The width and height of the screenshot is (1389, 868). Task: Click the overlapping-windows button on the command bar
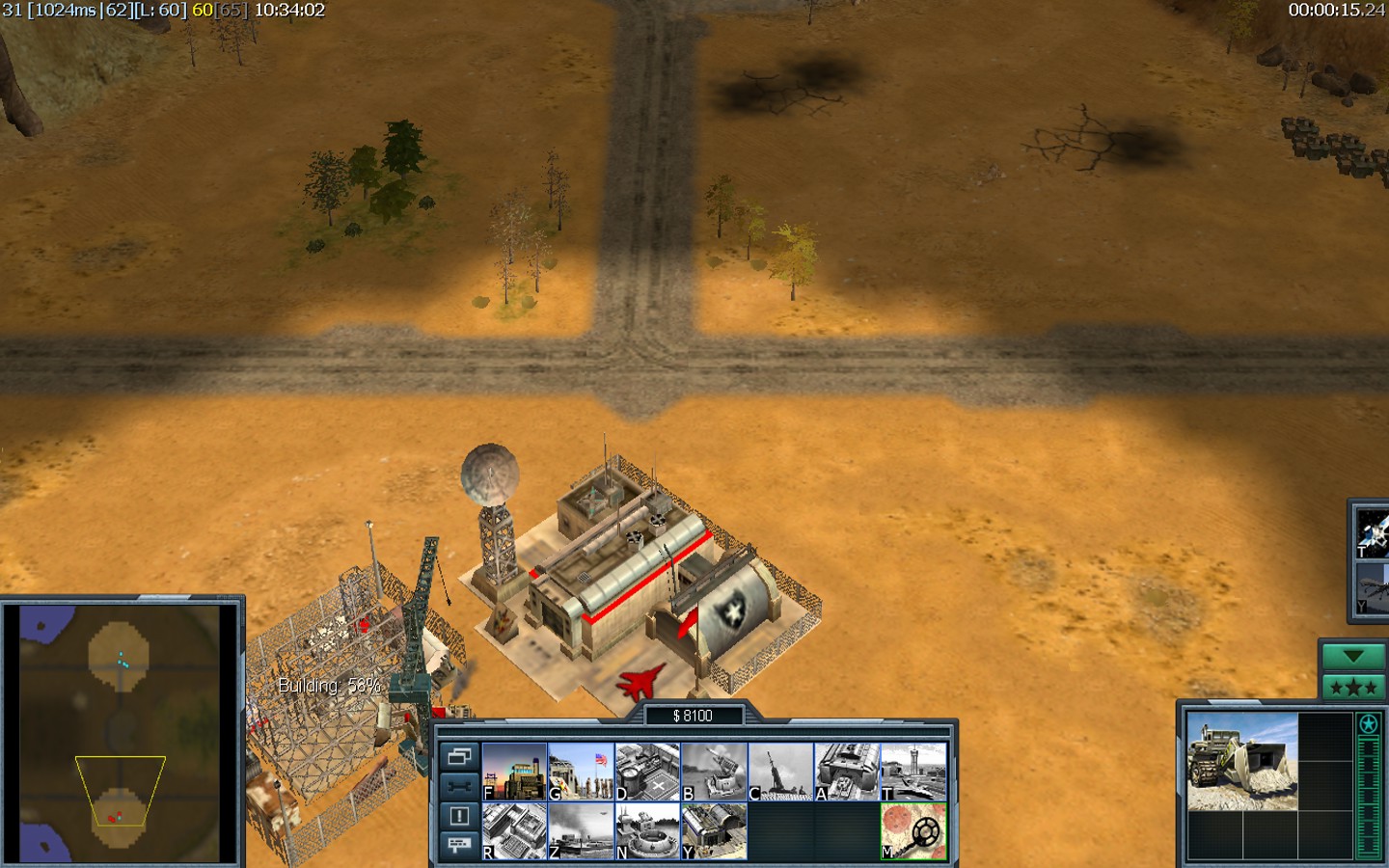459,757
